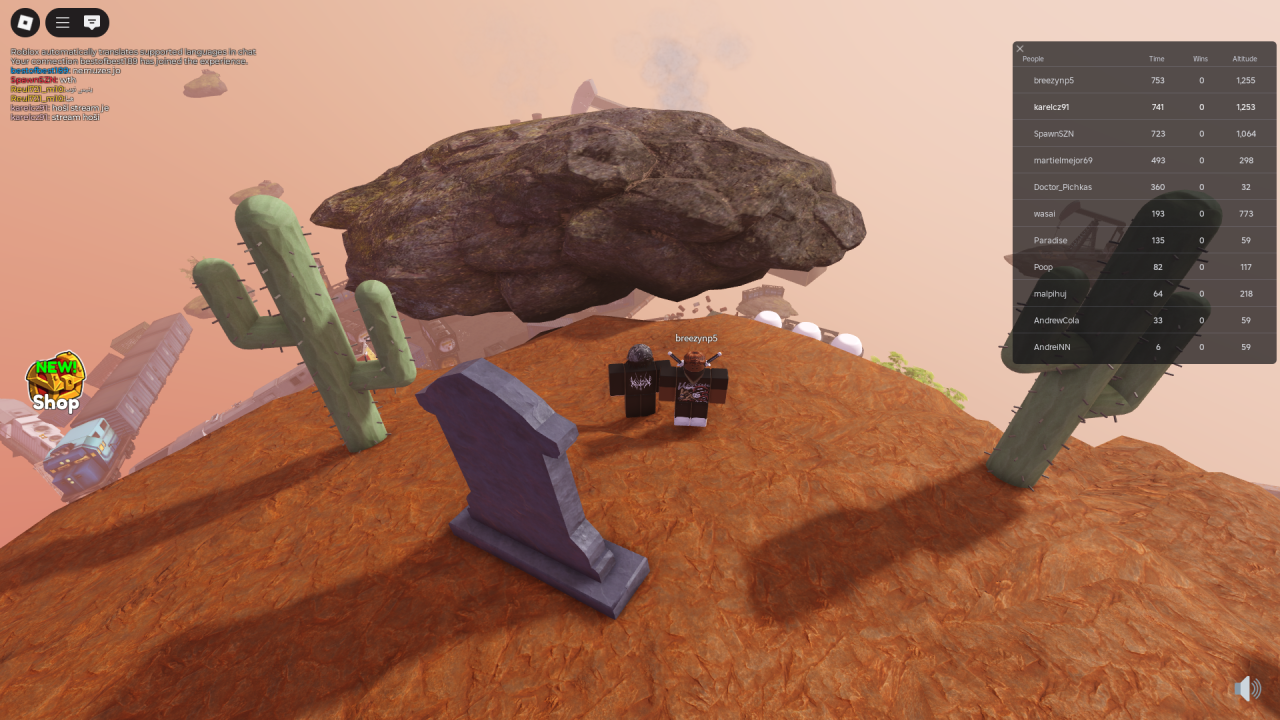Screen dimensions: 1280x720
Task: Pick wasal from the player list
Action: [1045, 213]
